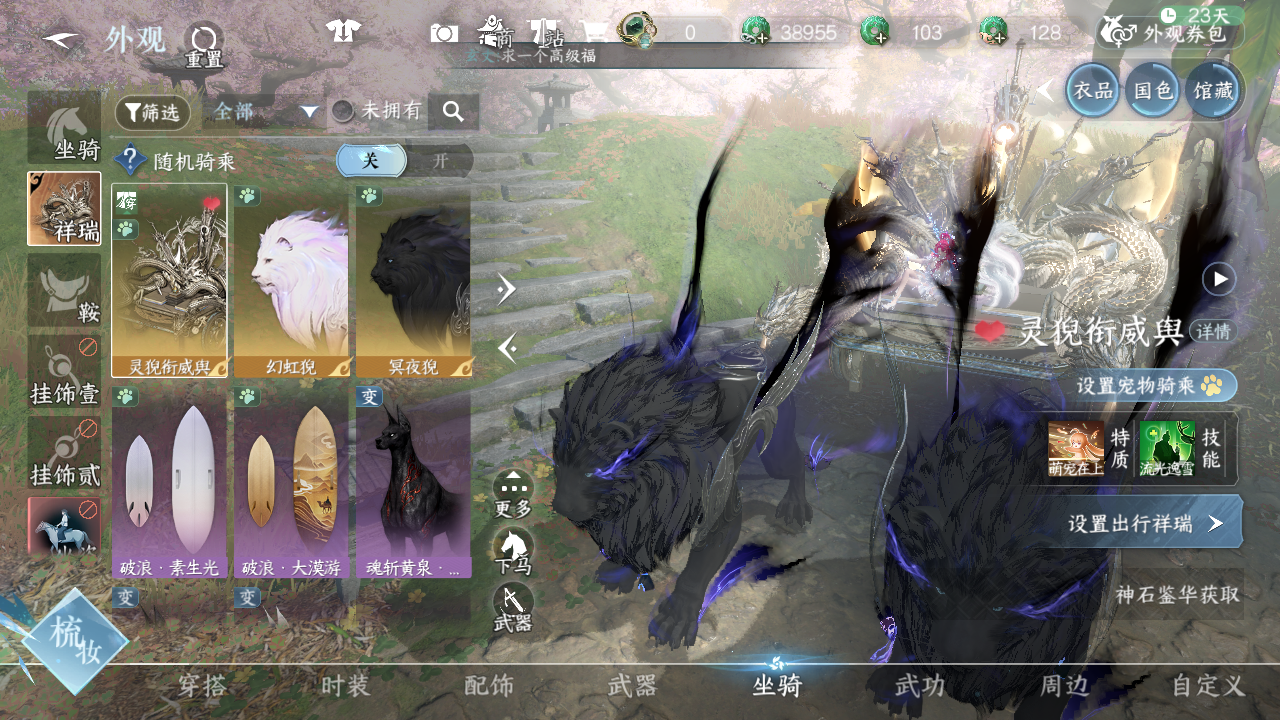Go back with the arrow button
The width and height of the screenshot is (1280, 720).
click(62, 40)
